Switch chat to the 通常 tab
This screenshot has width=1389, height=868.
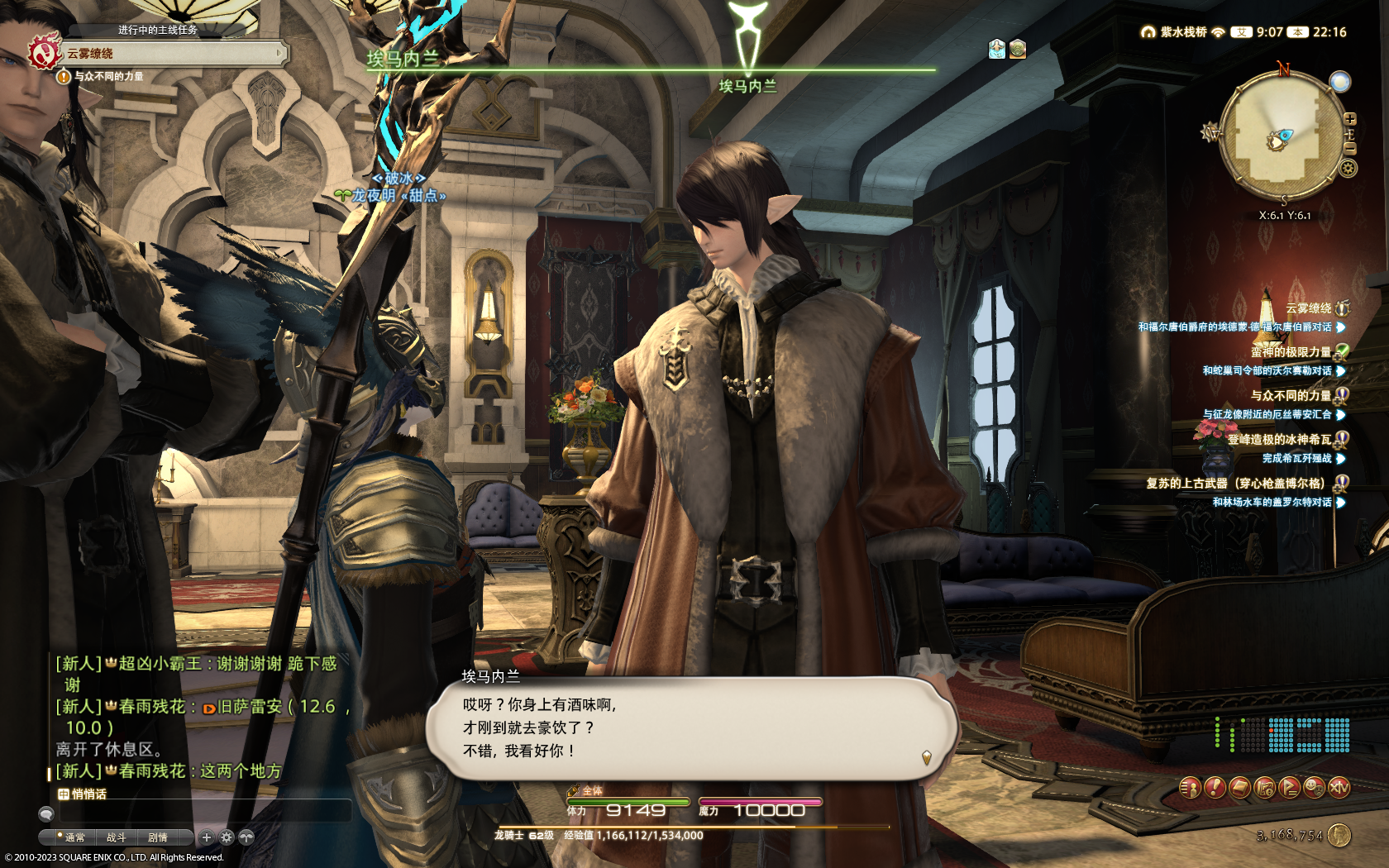(74, 837)
